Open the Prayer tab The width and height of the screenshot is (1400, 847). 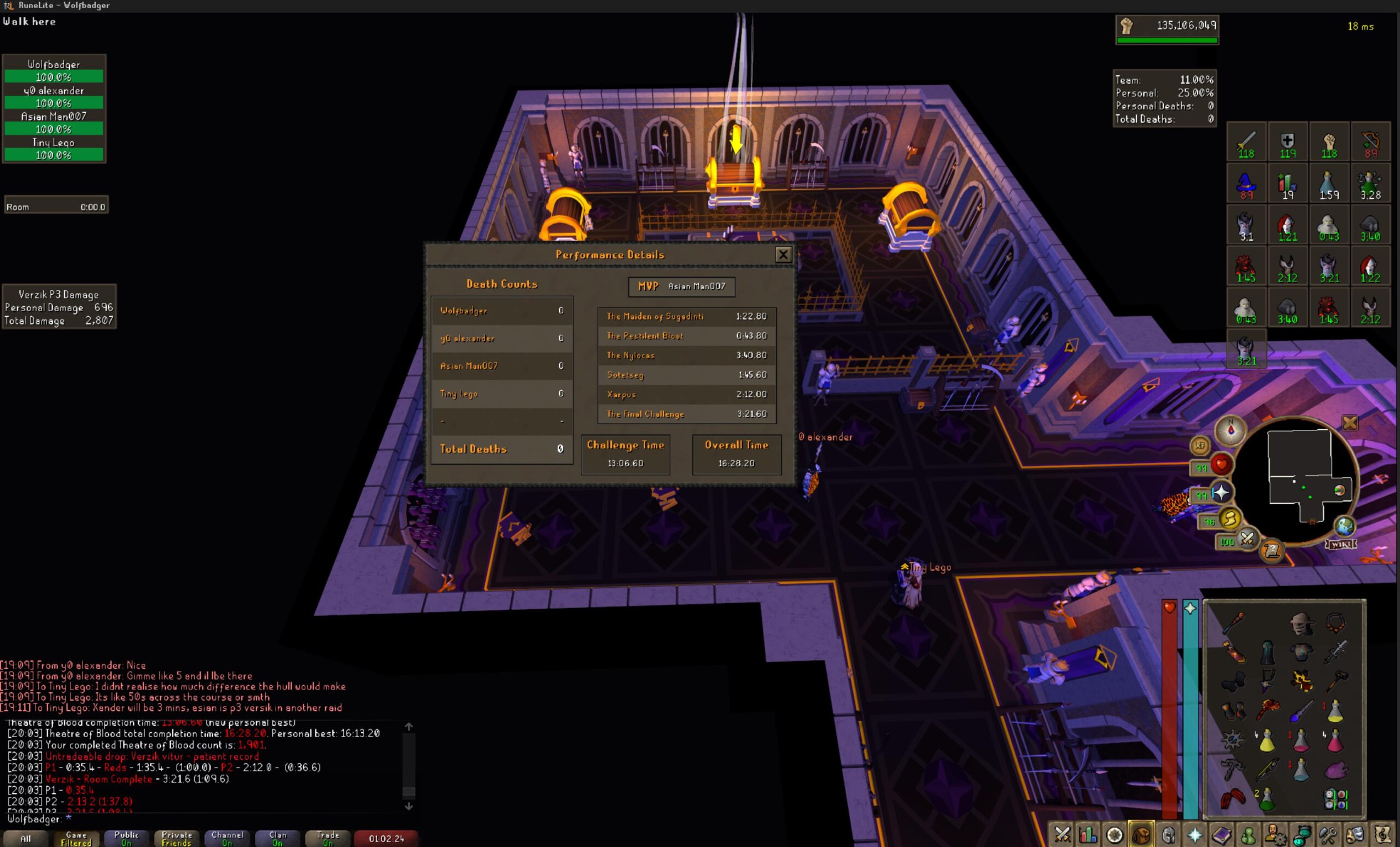[1195, 834]
